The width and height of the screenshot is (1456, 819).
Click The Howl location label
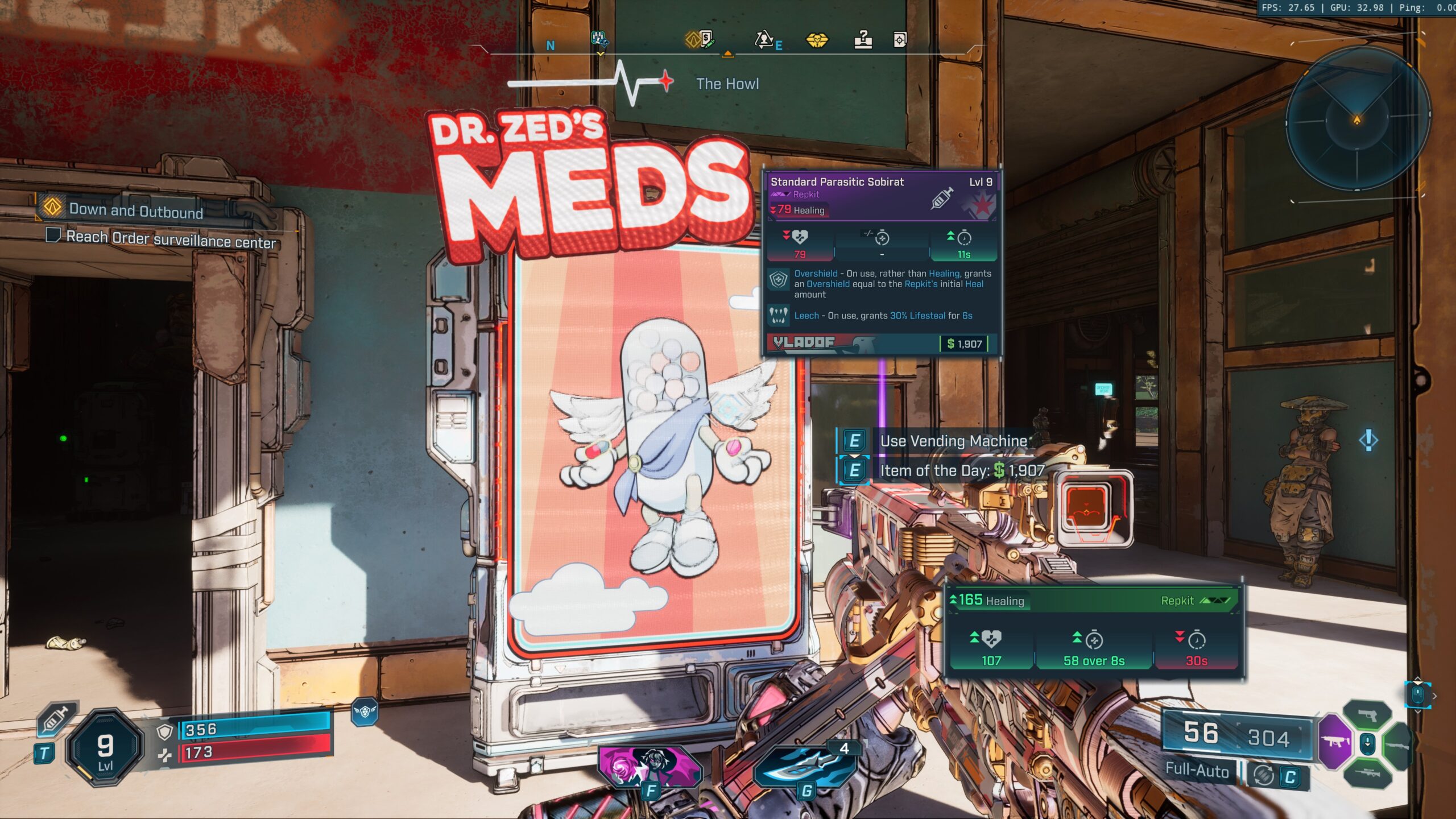[x=729, y=83]
